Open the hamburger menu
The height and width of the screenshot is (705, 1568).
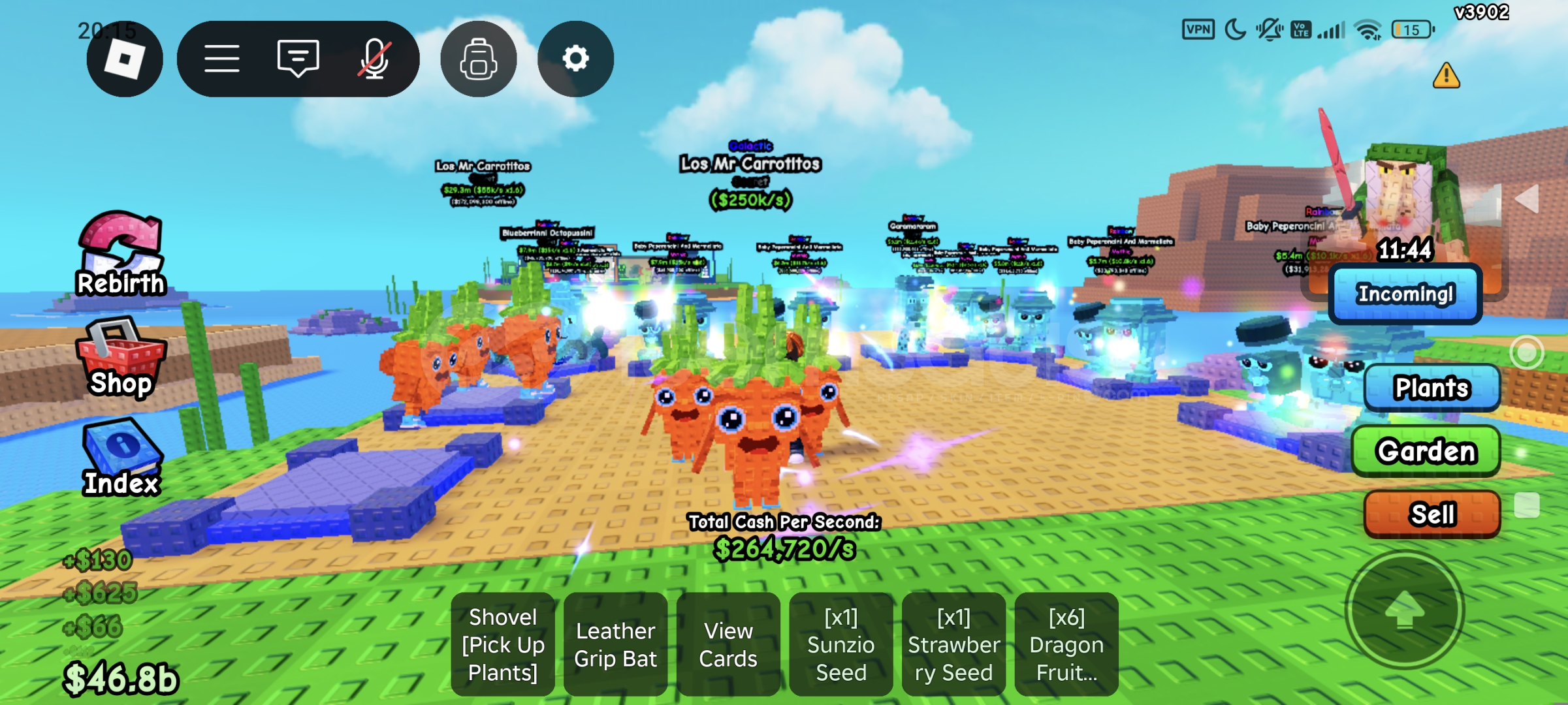point(221,58)
